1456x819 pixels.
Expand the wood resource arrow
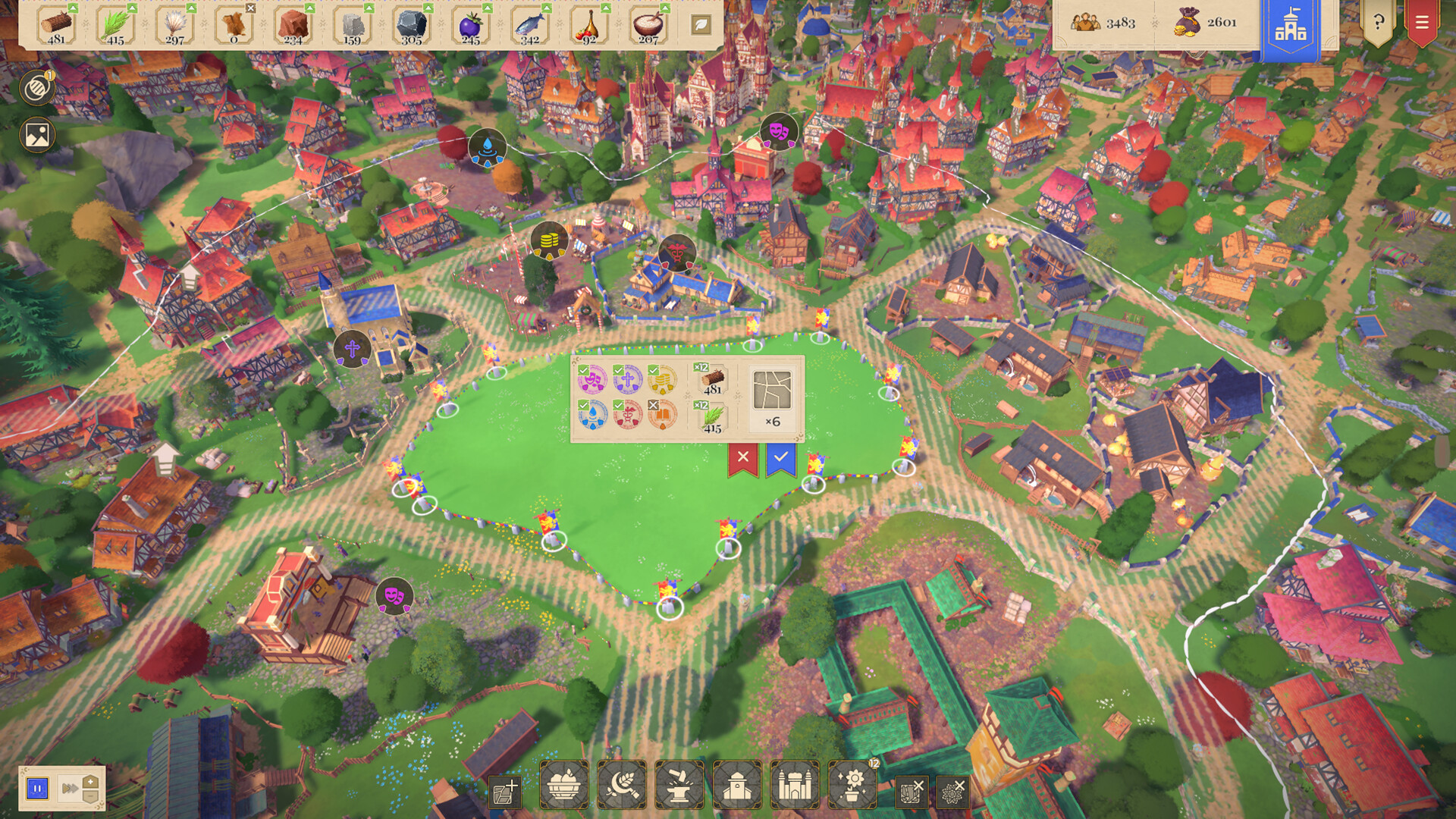73,8
